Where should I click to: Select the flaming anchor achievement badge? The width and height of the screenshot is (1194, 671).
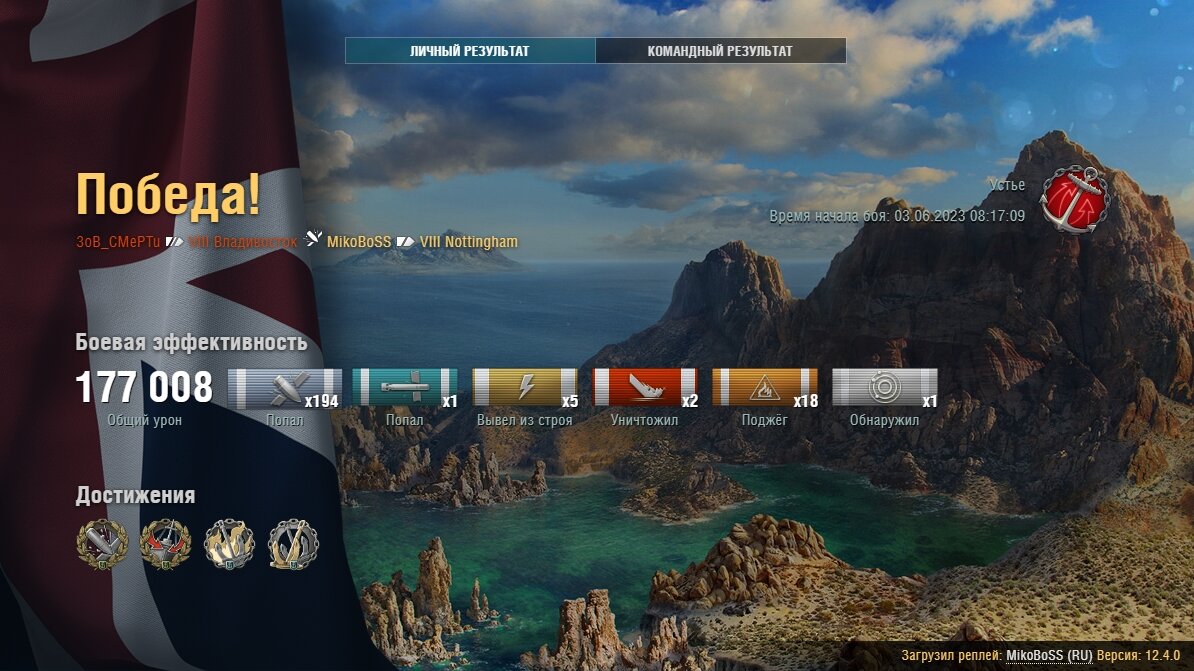229,543
